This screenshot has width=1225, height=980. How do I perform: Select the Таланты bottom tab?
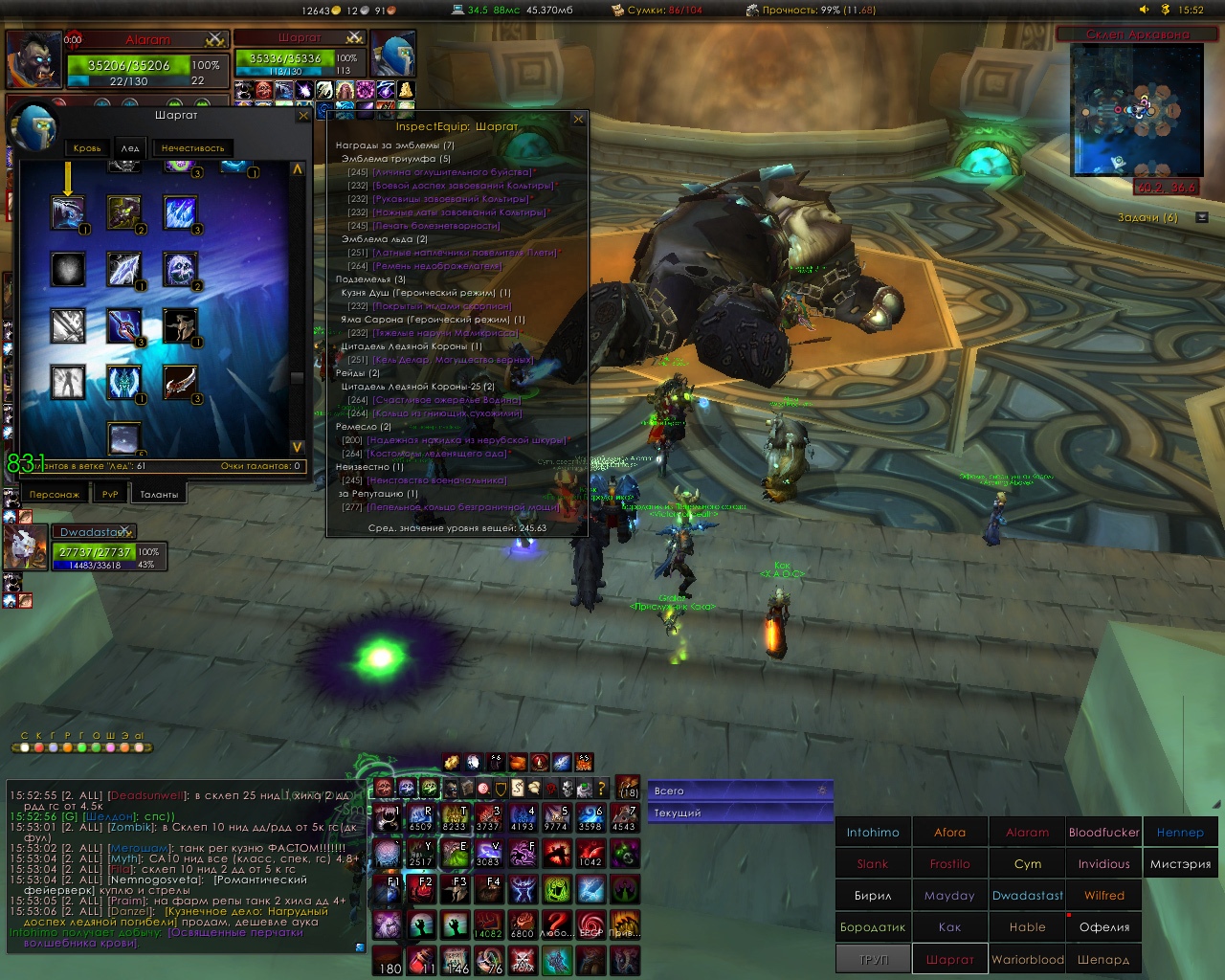159,494
